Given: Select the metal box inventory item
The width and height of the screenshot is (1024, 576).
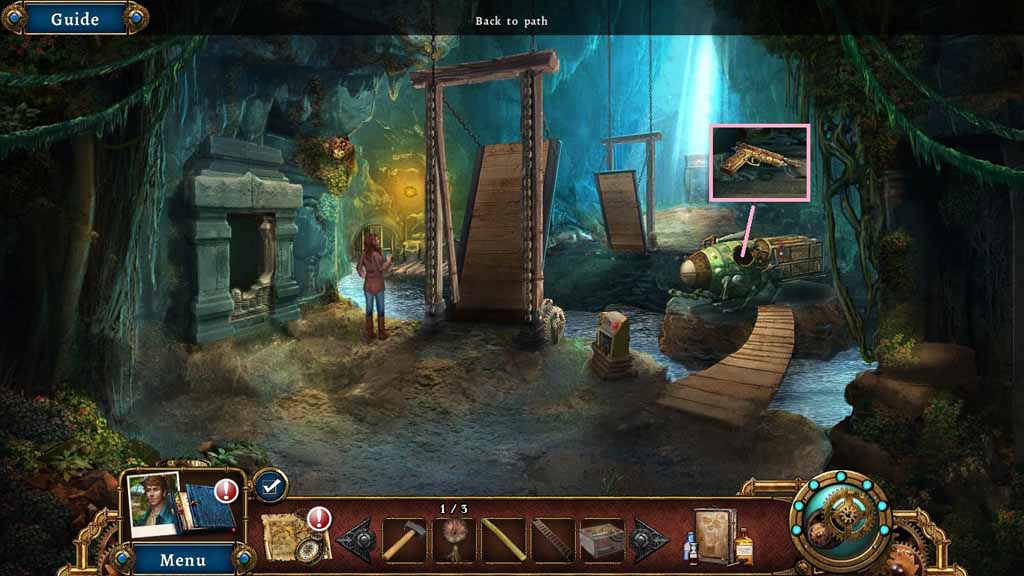Looking at the screenshot, I should 602,540.
